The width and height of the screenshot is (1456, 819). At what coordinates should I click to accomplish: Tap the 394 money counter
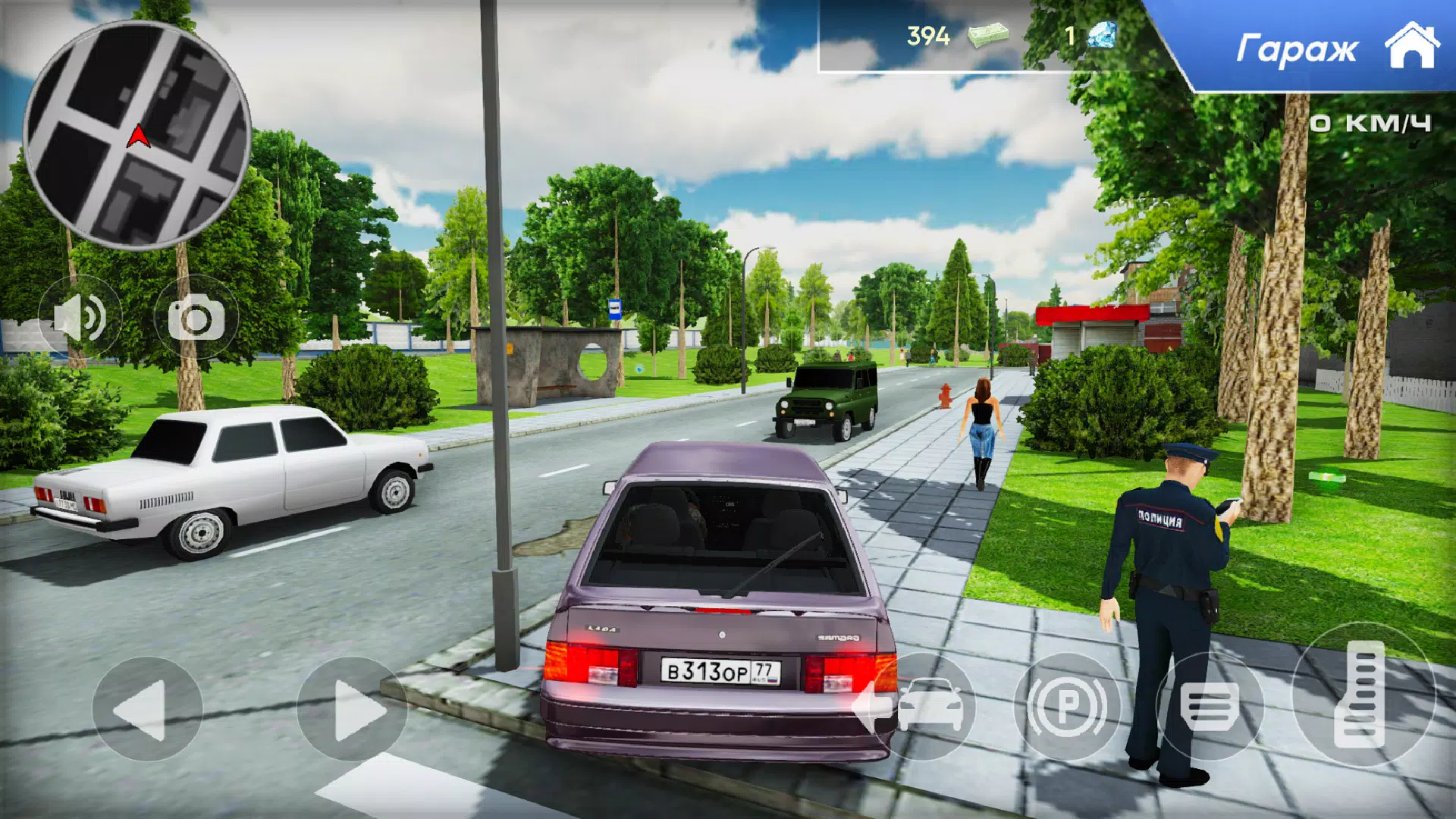[927, 34]
